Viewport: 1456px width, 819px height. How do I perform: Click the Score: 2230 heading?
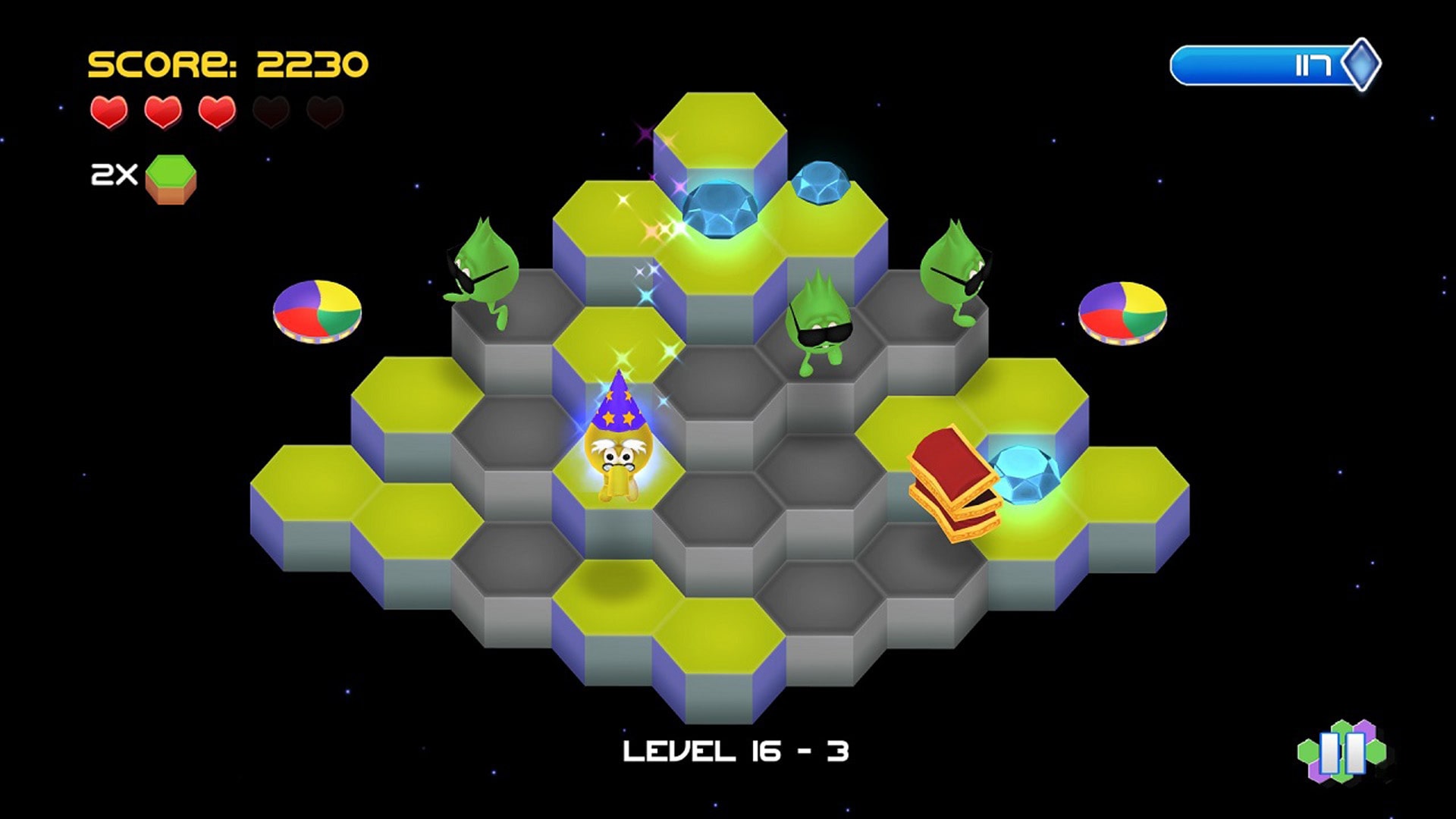[x=226, y=64]
